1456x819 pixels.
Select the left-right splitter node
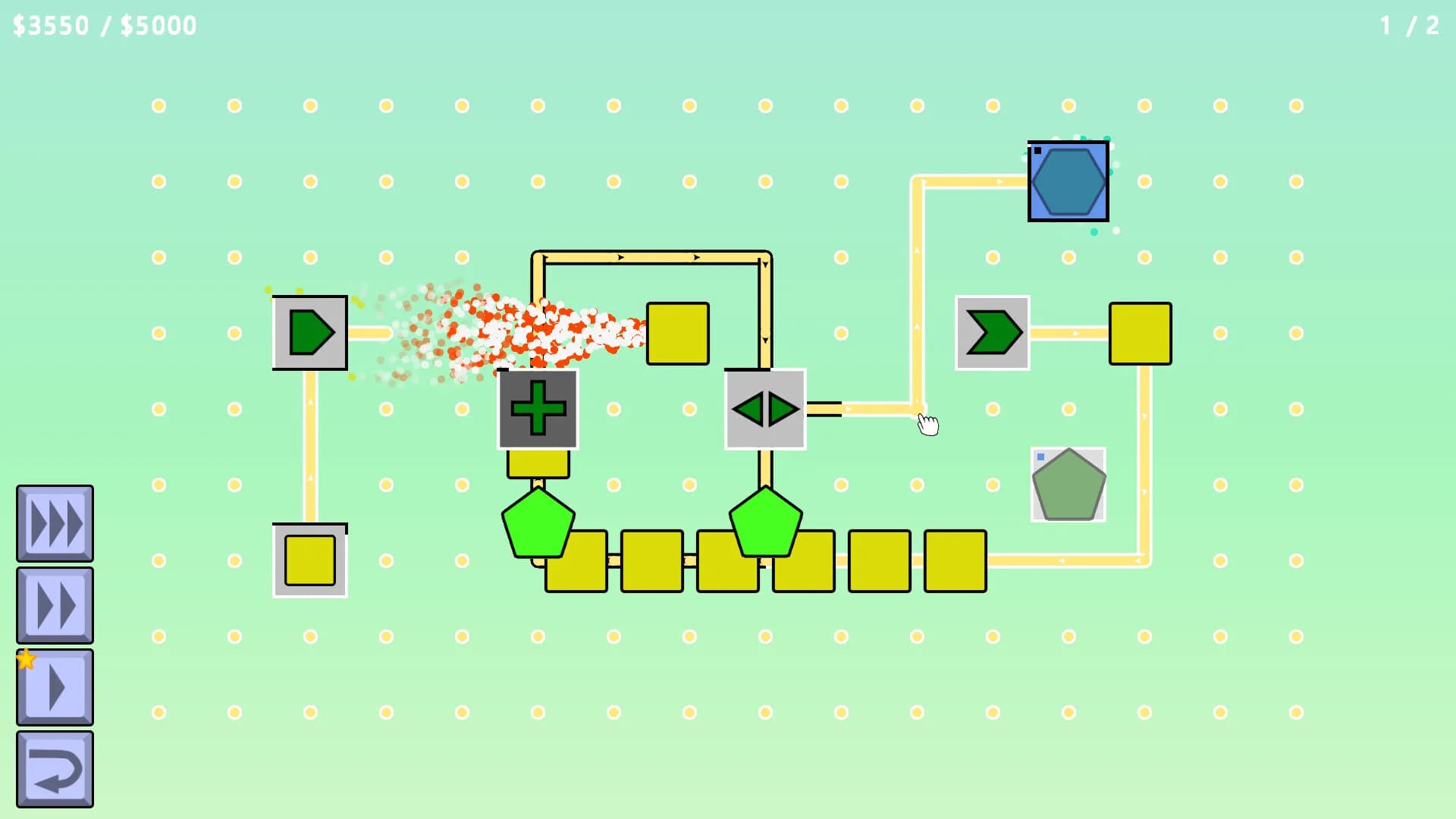(765, 408)
